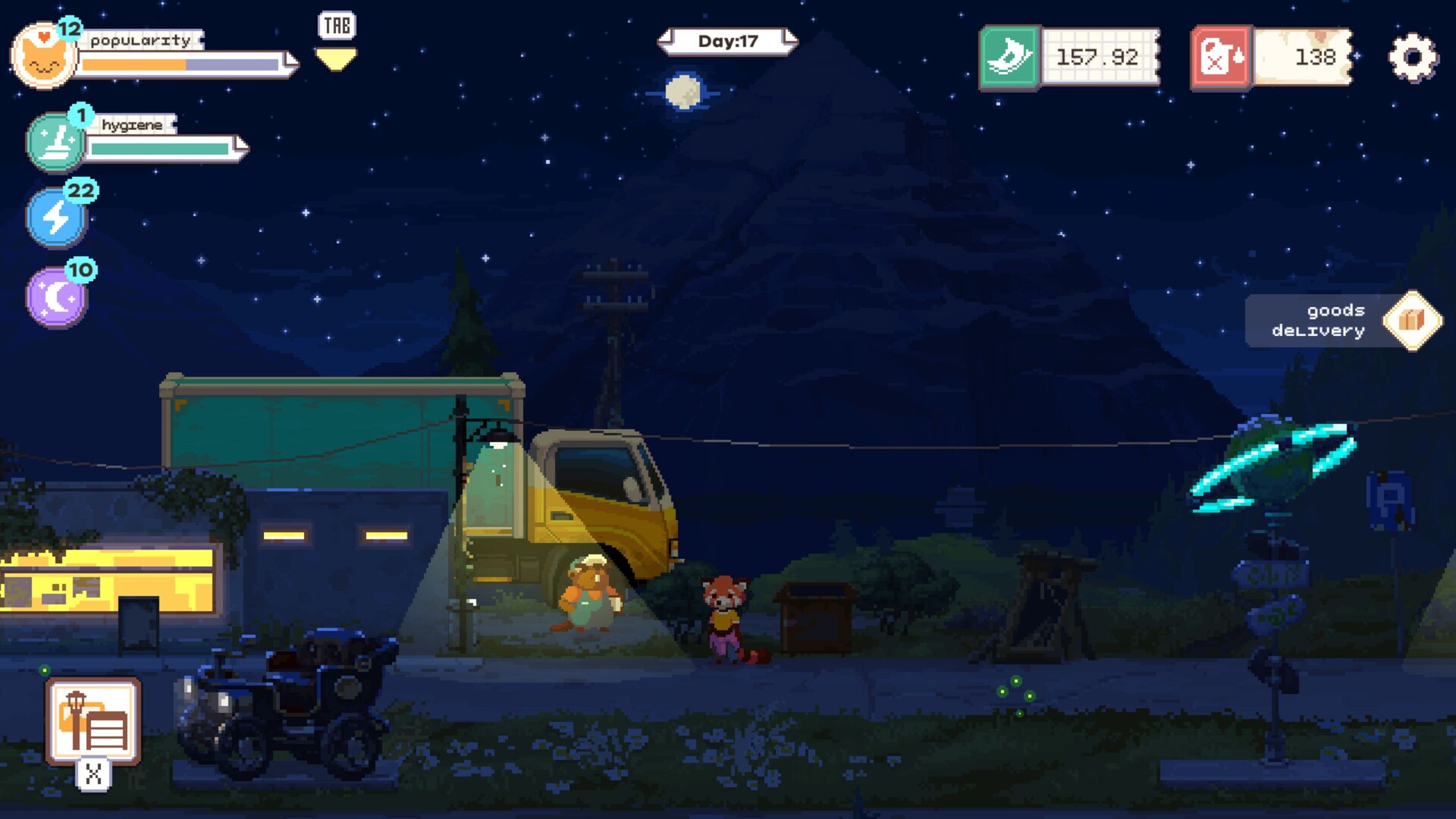Click the blue energy lightning icon

coord(55,216)
